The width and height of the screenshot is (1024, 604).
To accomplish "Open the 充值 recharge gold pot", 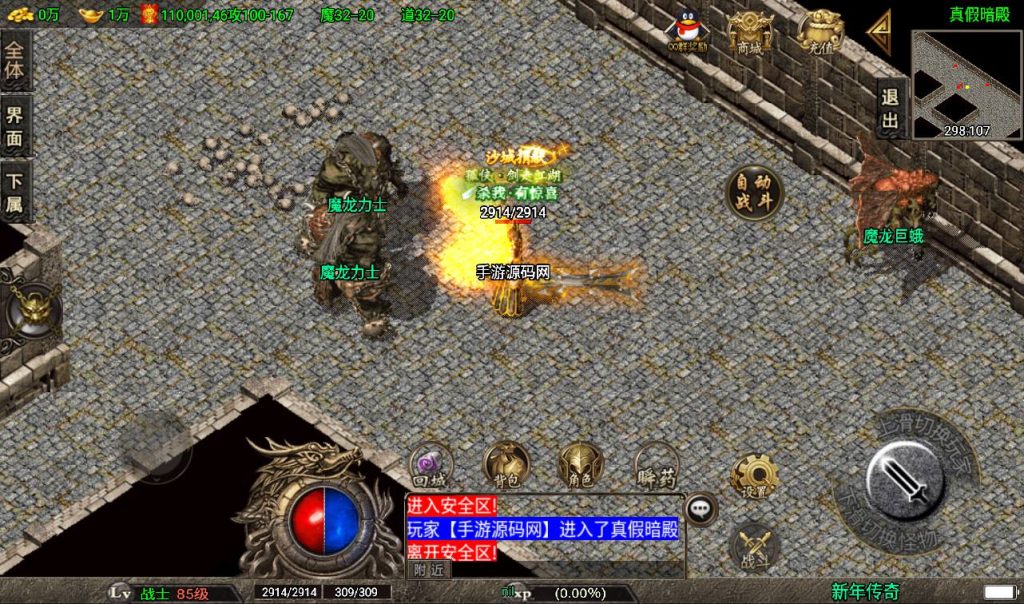I will 818,31.
